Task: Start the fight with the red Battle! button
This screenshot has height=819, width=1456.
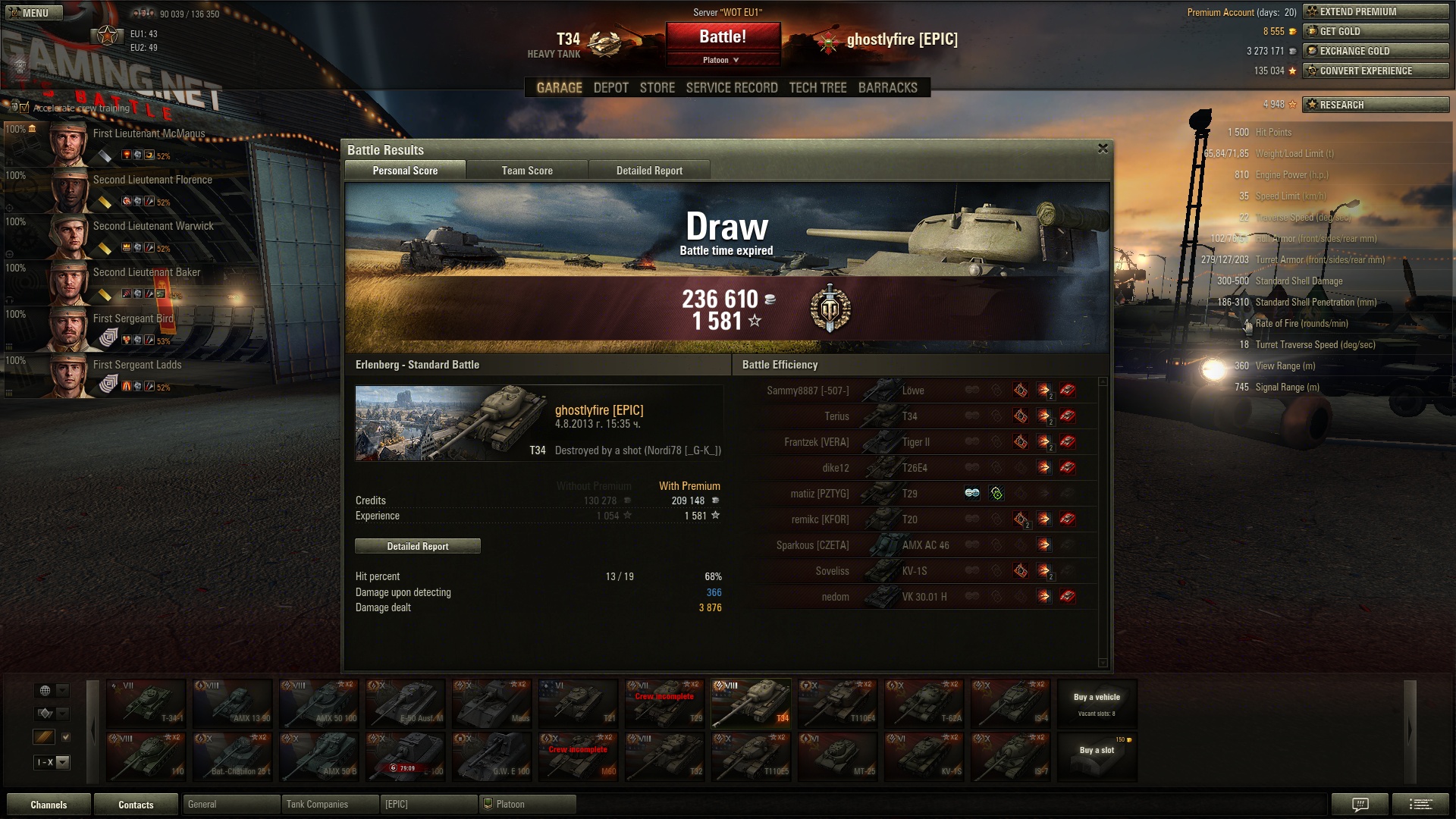Action: pos(723,37)
